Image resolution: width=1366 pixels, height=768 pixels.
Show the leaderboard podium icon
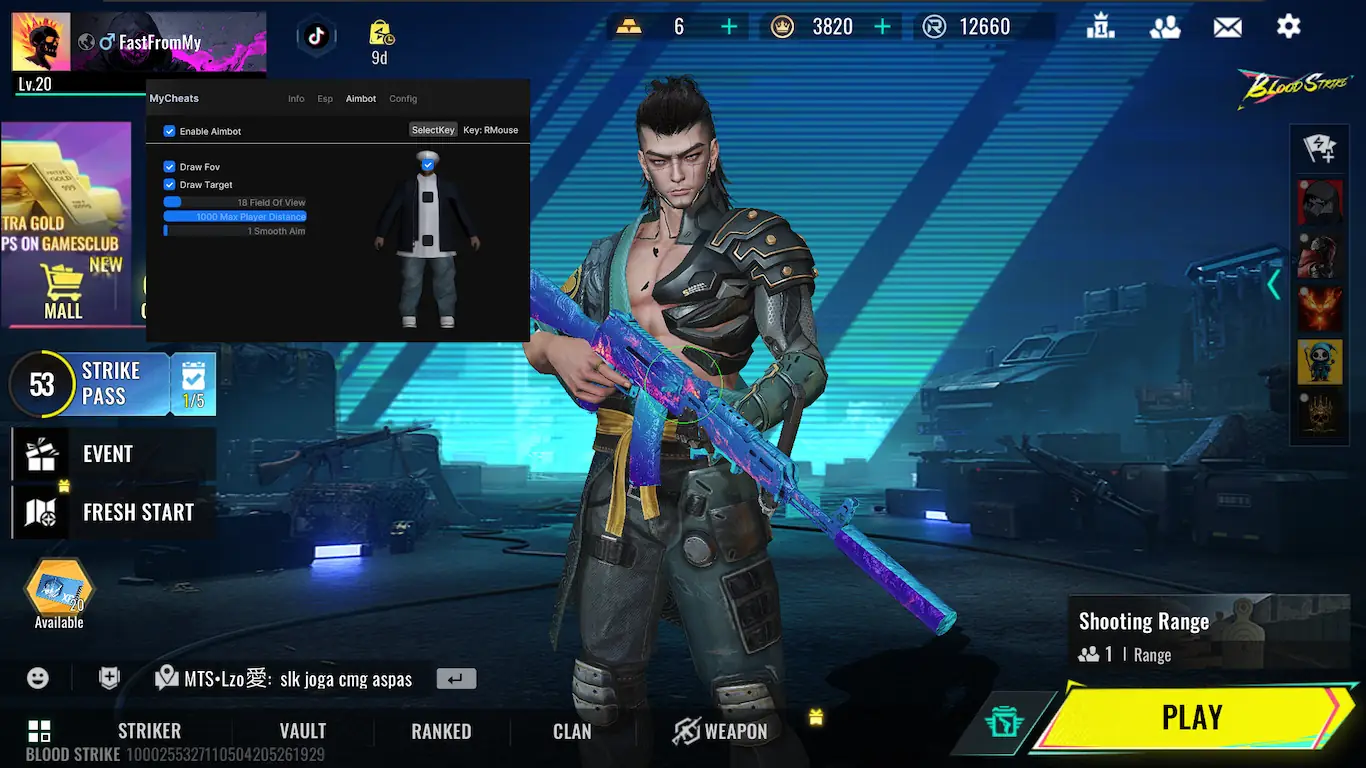coord(1101,27)
